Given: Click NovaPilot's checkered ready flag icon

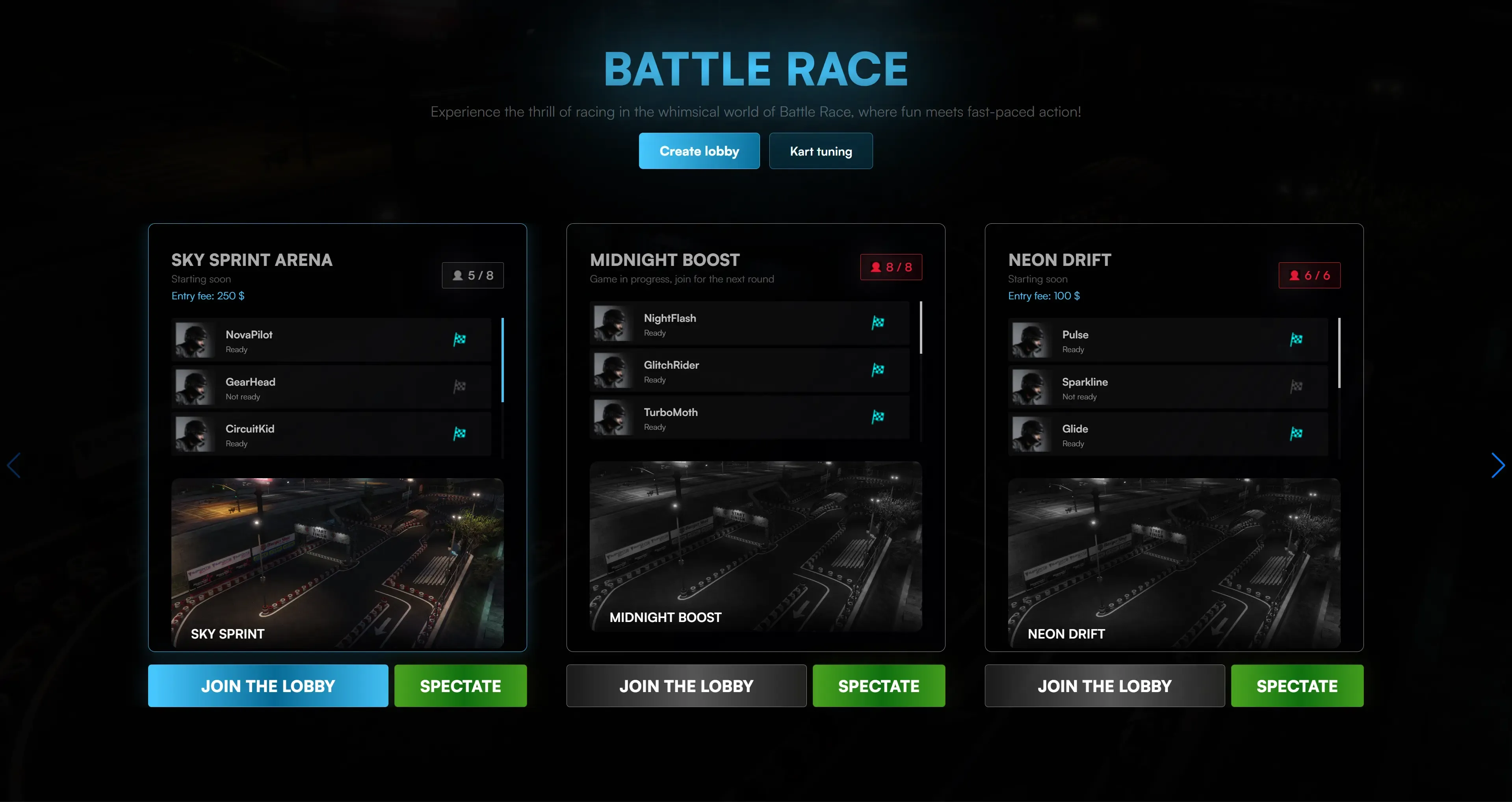Looking at the screenshot, I should tap(460, 339).
